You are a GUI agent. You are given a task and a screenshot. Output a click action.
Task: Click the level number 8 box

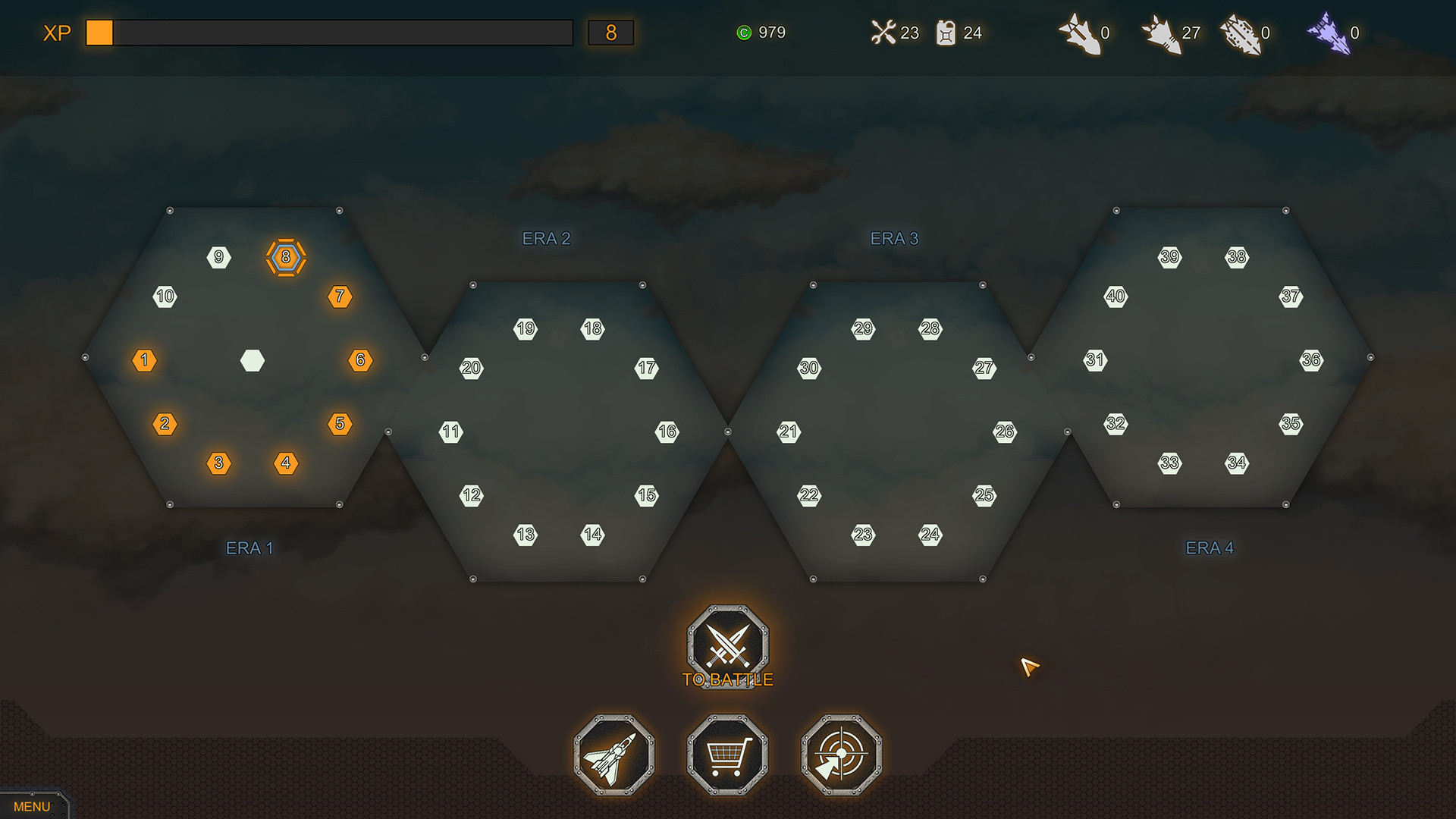coord(611,33)
